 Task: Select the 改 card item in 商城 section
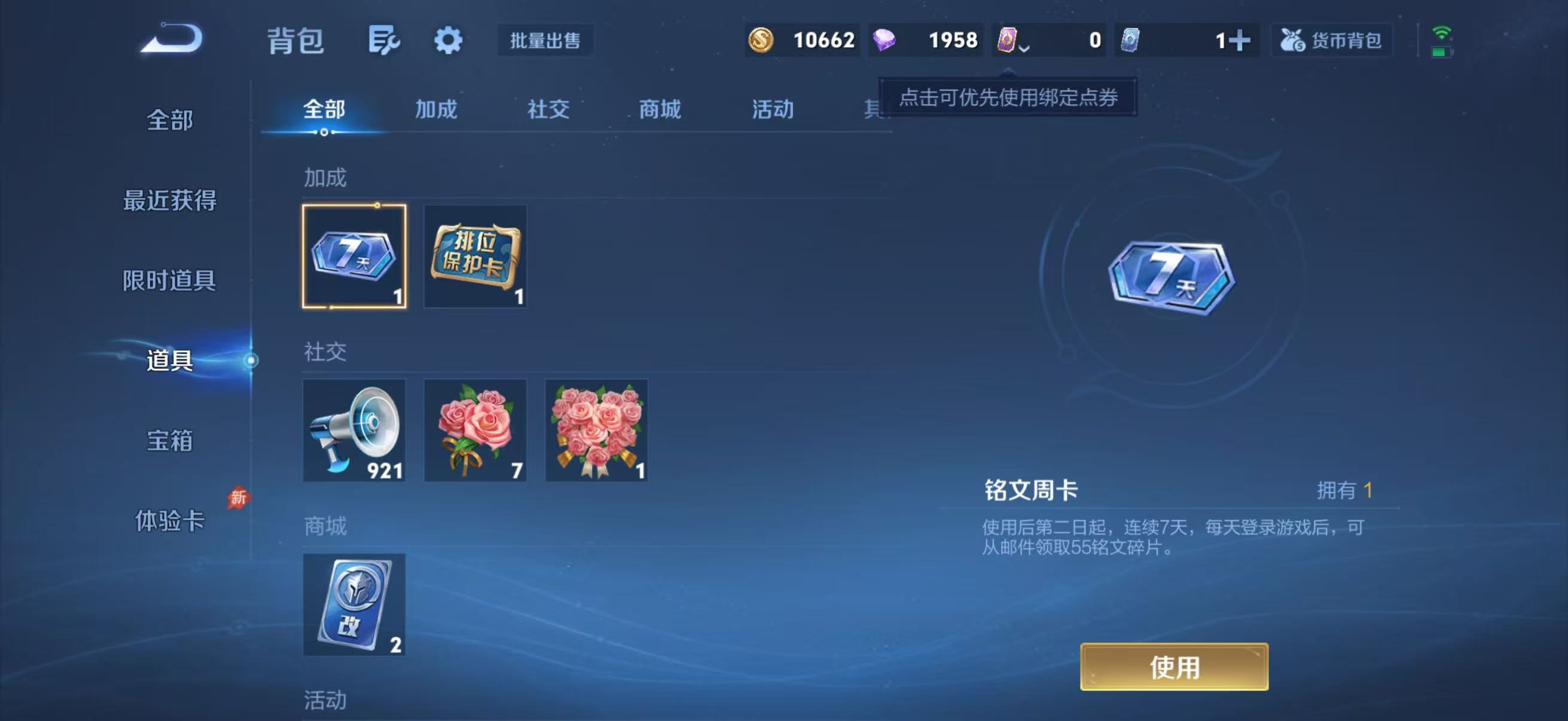point(353,604)
